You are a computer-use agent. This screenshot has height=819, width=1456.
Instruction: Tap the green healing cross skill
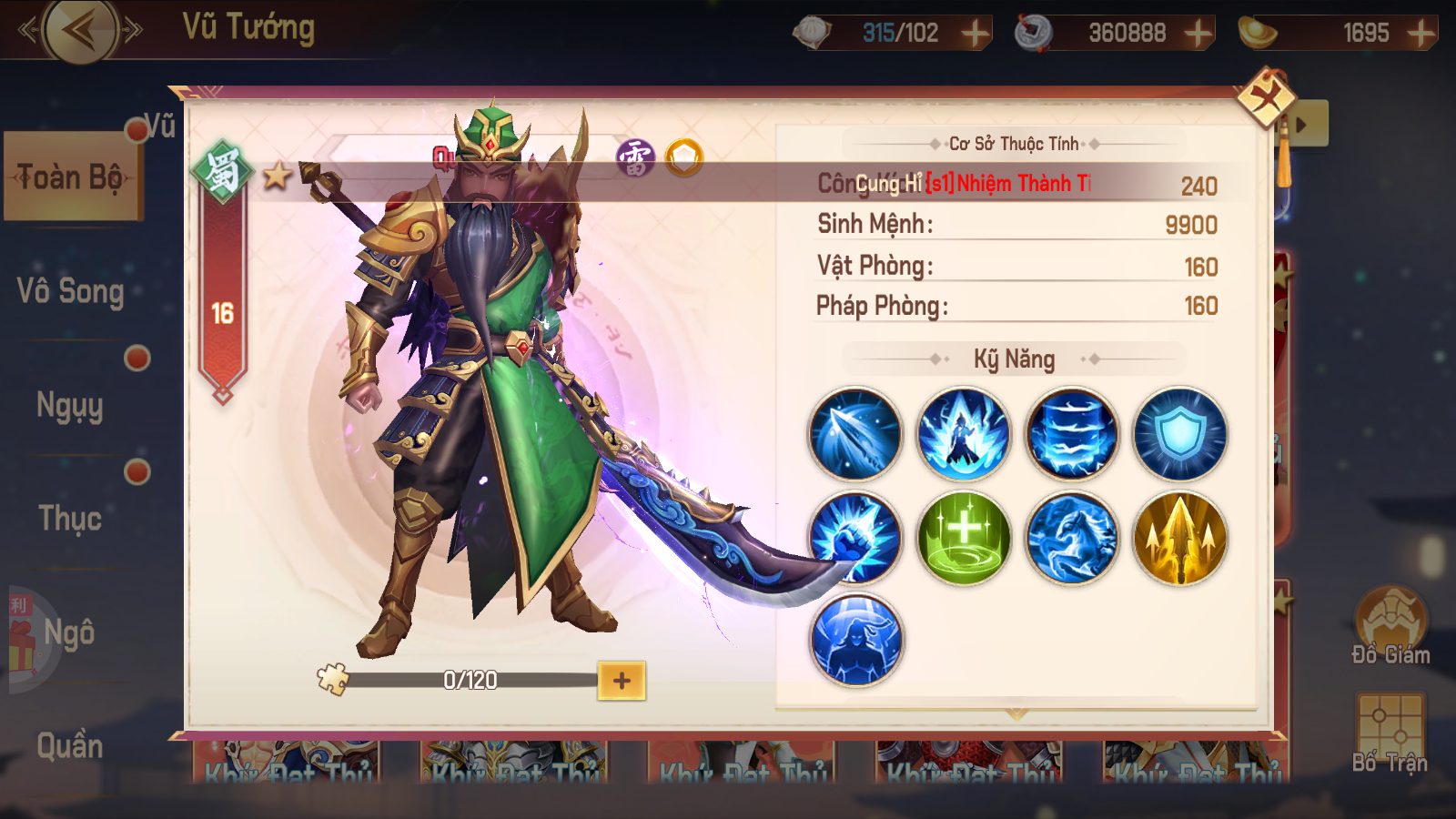coord(964,539)
